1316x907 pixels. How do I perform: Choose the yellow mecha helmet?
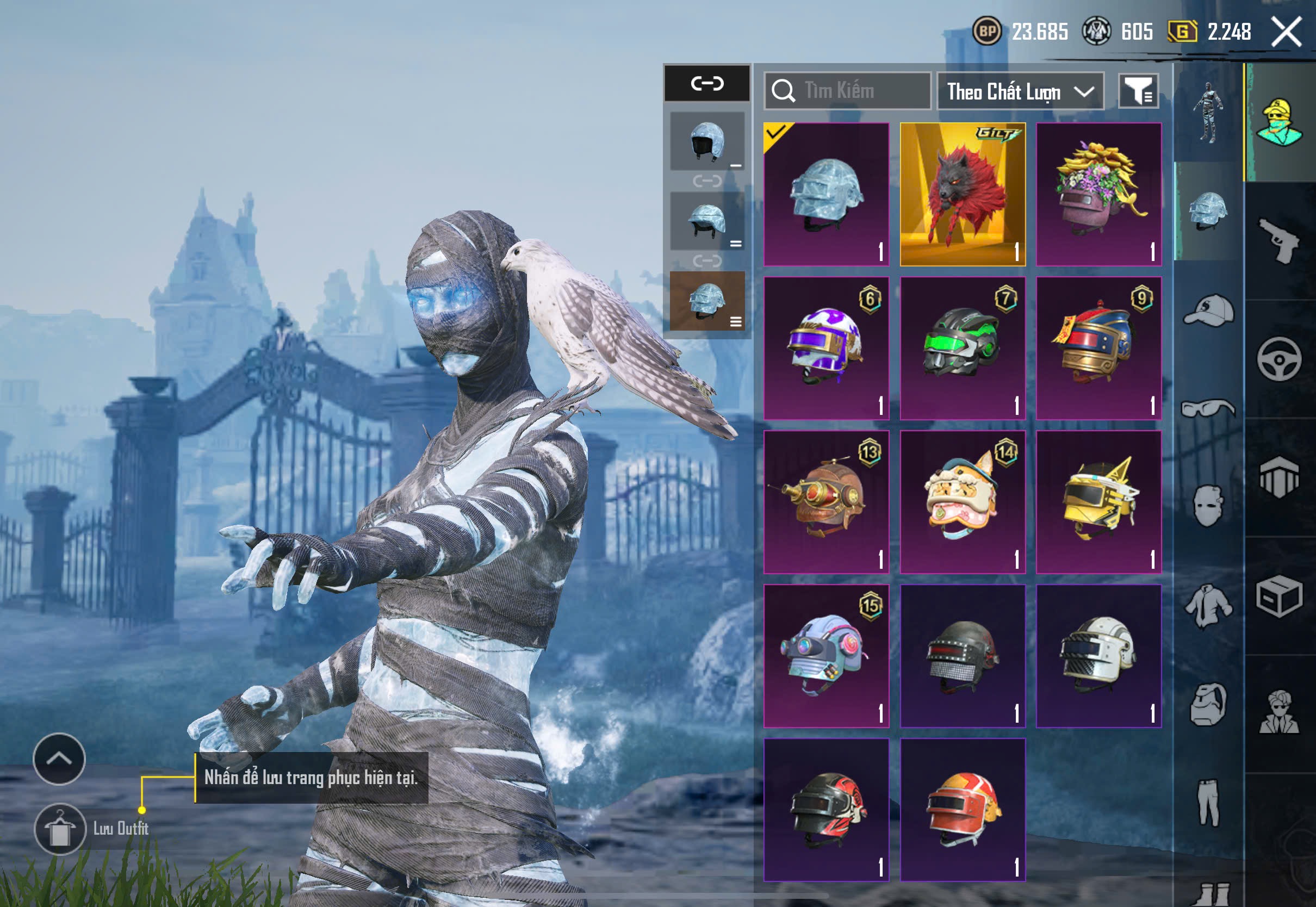tap(1098, 502)
